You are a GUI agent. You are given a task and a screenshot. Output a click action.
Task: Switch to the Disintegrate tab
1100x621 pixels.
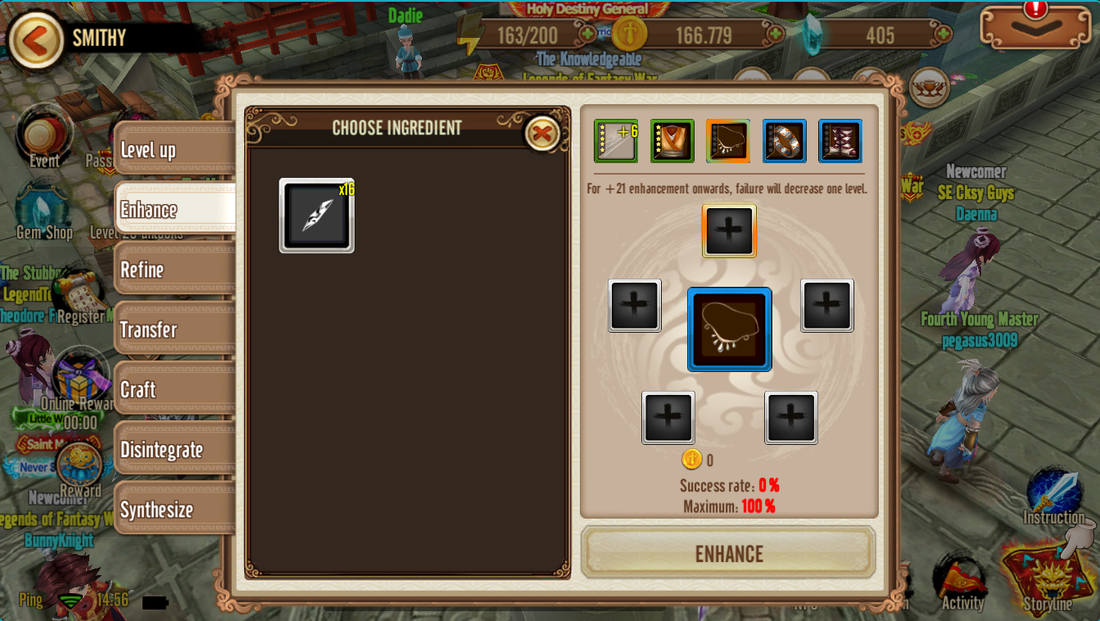(x=172, y=450)
